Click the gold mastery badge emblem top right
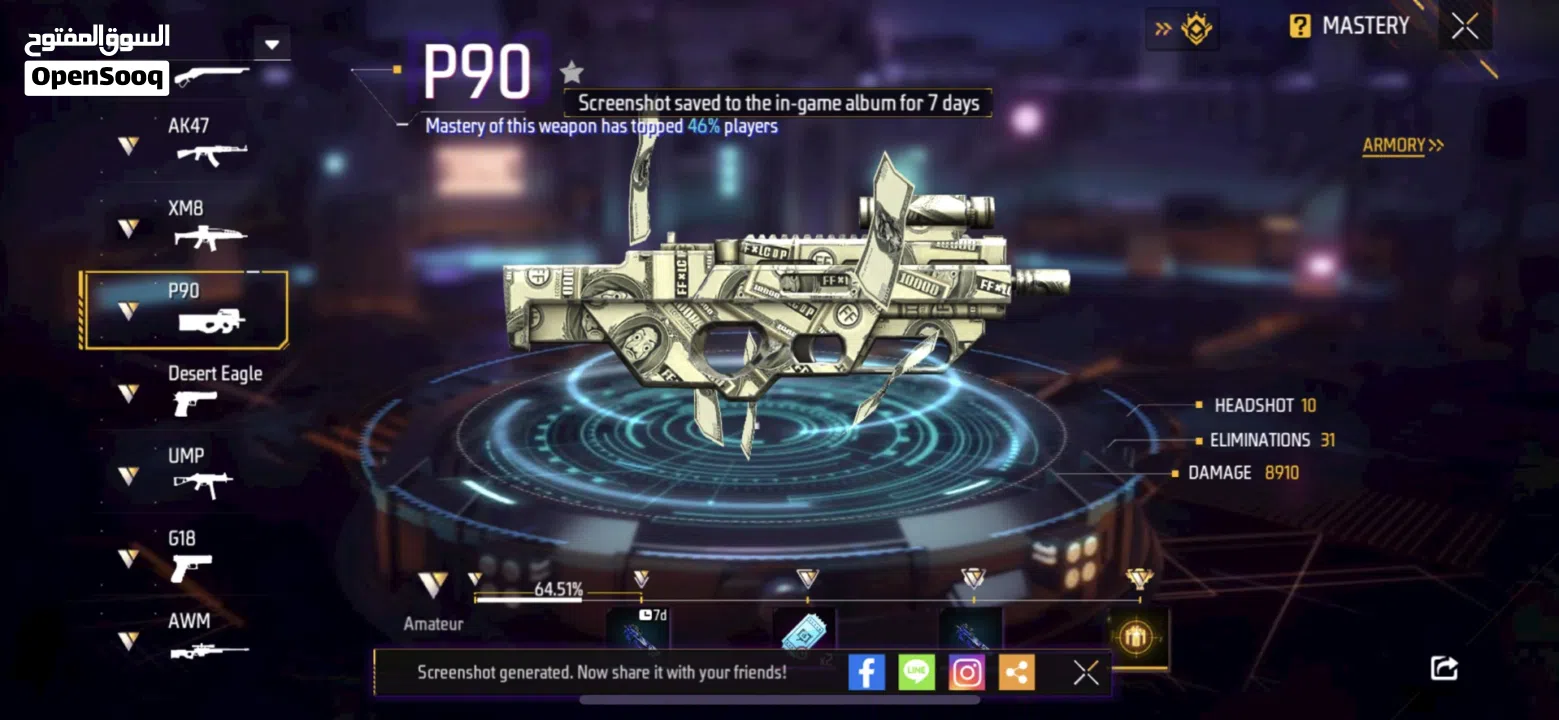This screenshot has width=1559, height=720. [x=1197, y=28]
